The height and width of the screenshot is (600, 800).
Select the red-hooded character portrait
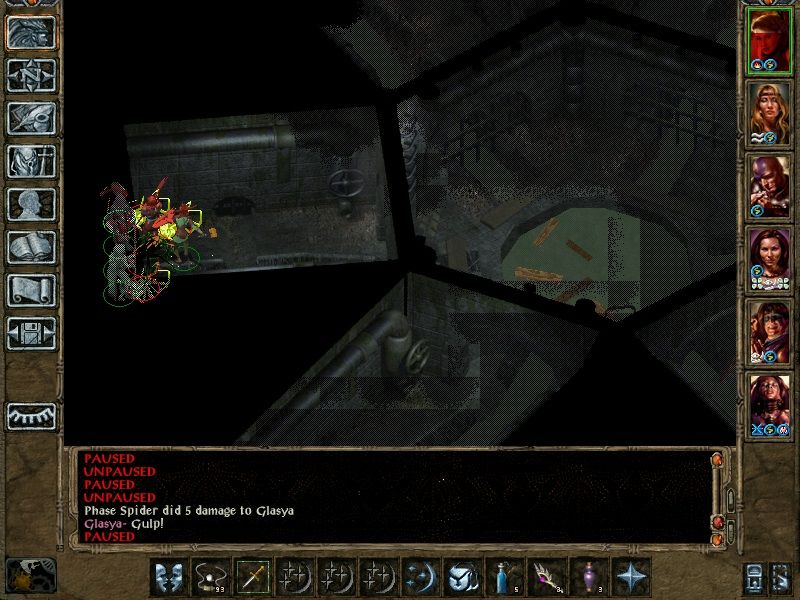pos(768,40)
